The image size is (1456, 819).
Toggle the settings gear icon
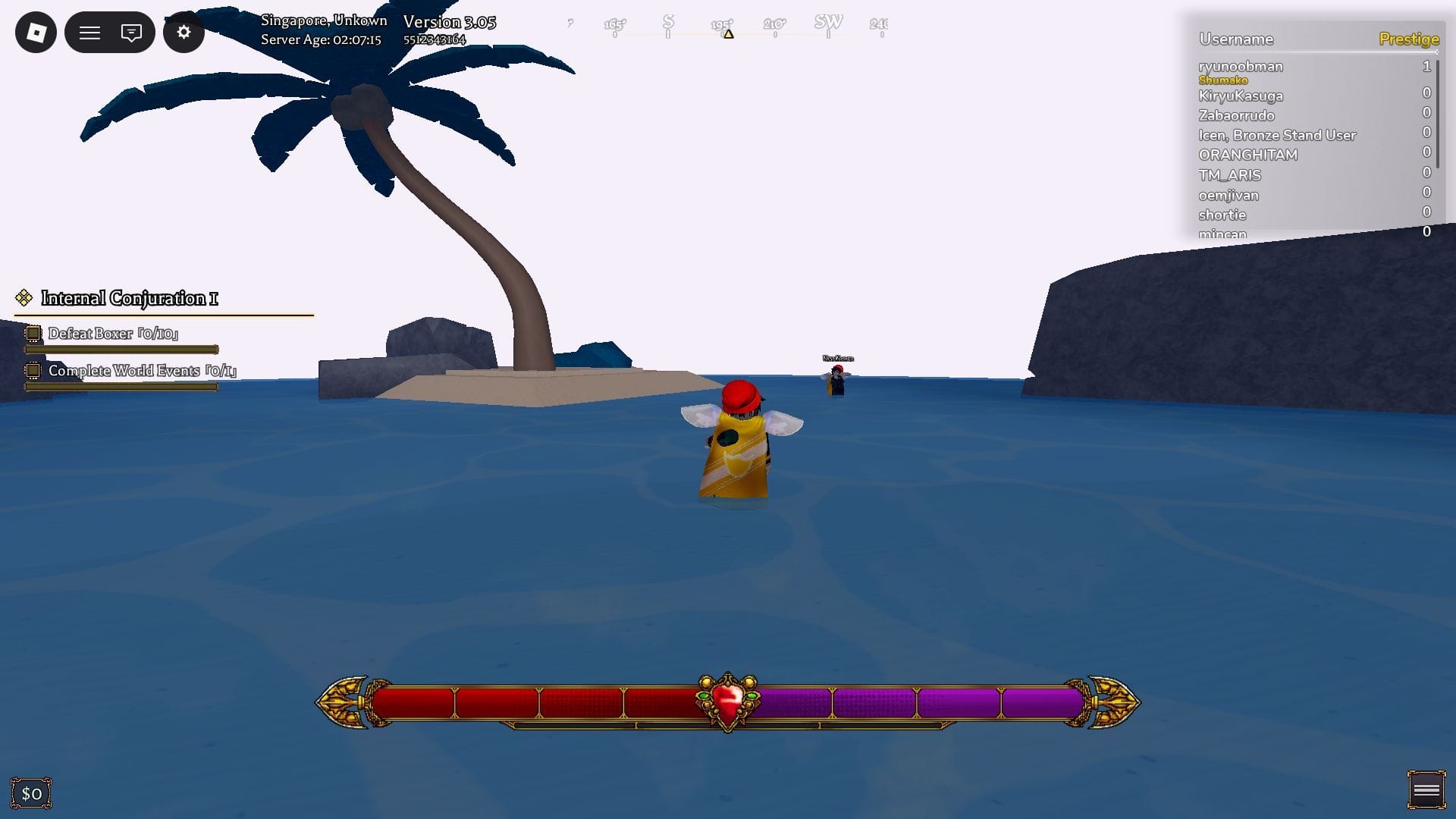point(184,32)
